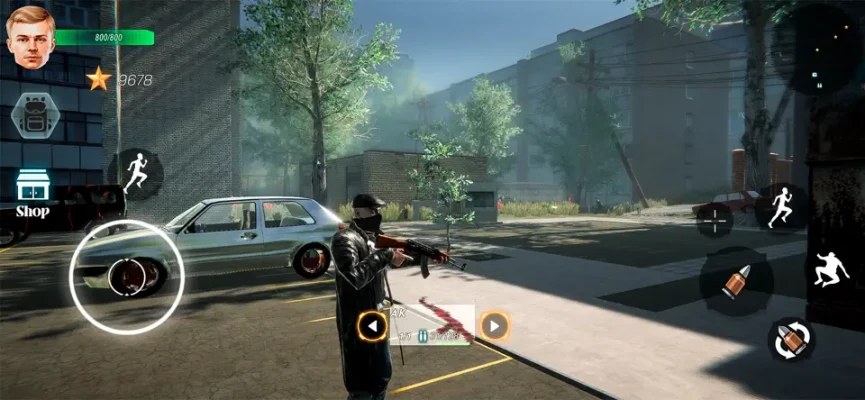Screen dimensions: 865x400
Task: Tap the player portrait avatar
Action: click(30, 38)
